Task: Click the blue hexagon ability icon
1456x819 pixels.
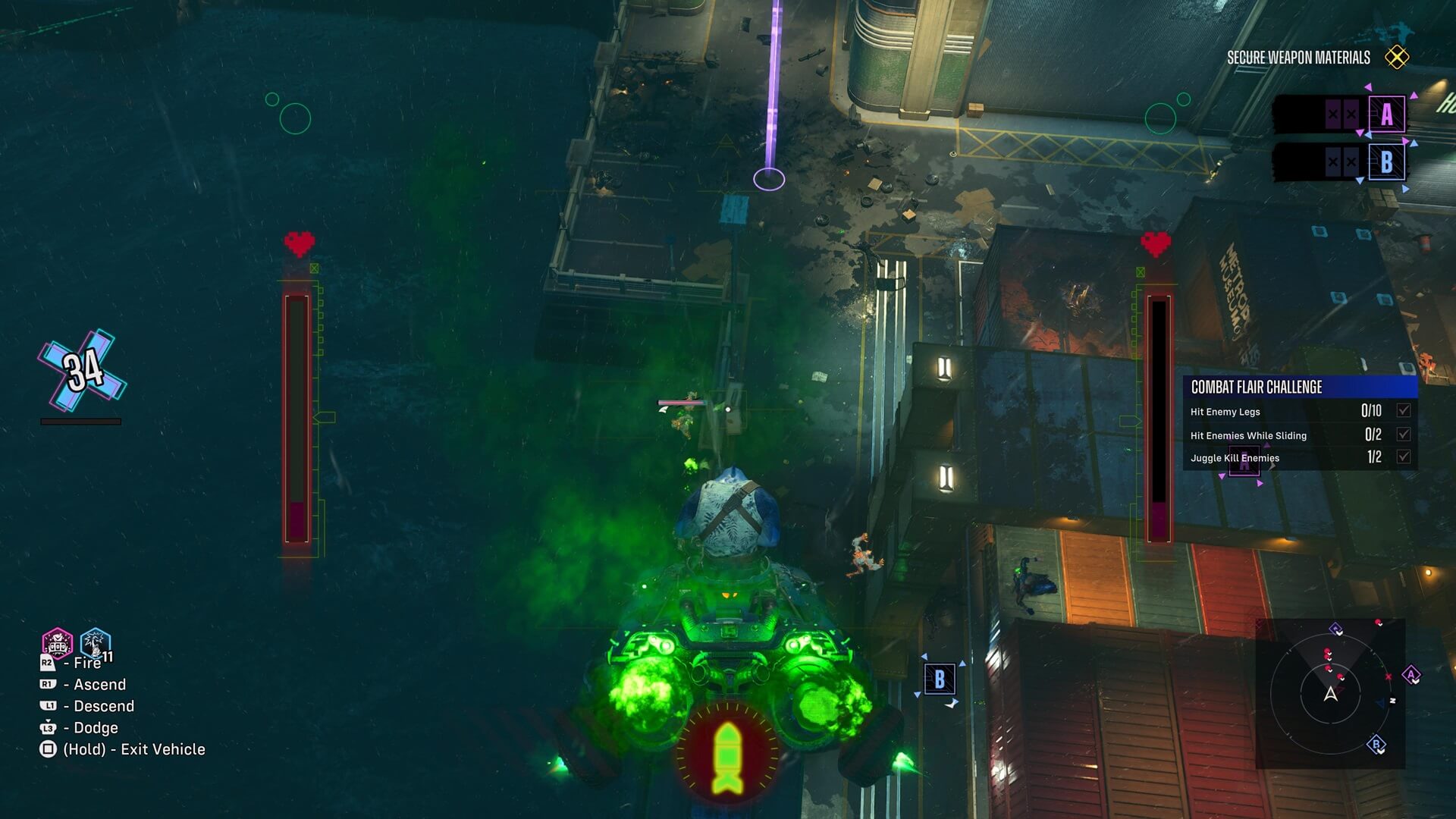Action: [x=96, y=644]
